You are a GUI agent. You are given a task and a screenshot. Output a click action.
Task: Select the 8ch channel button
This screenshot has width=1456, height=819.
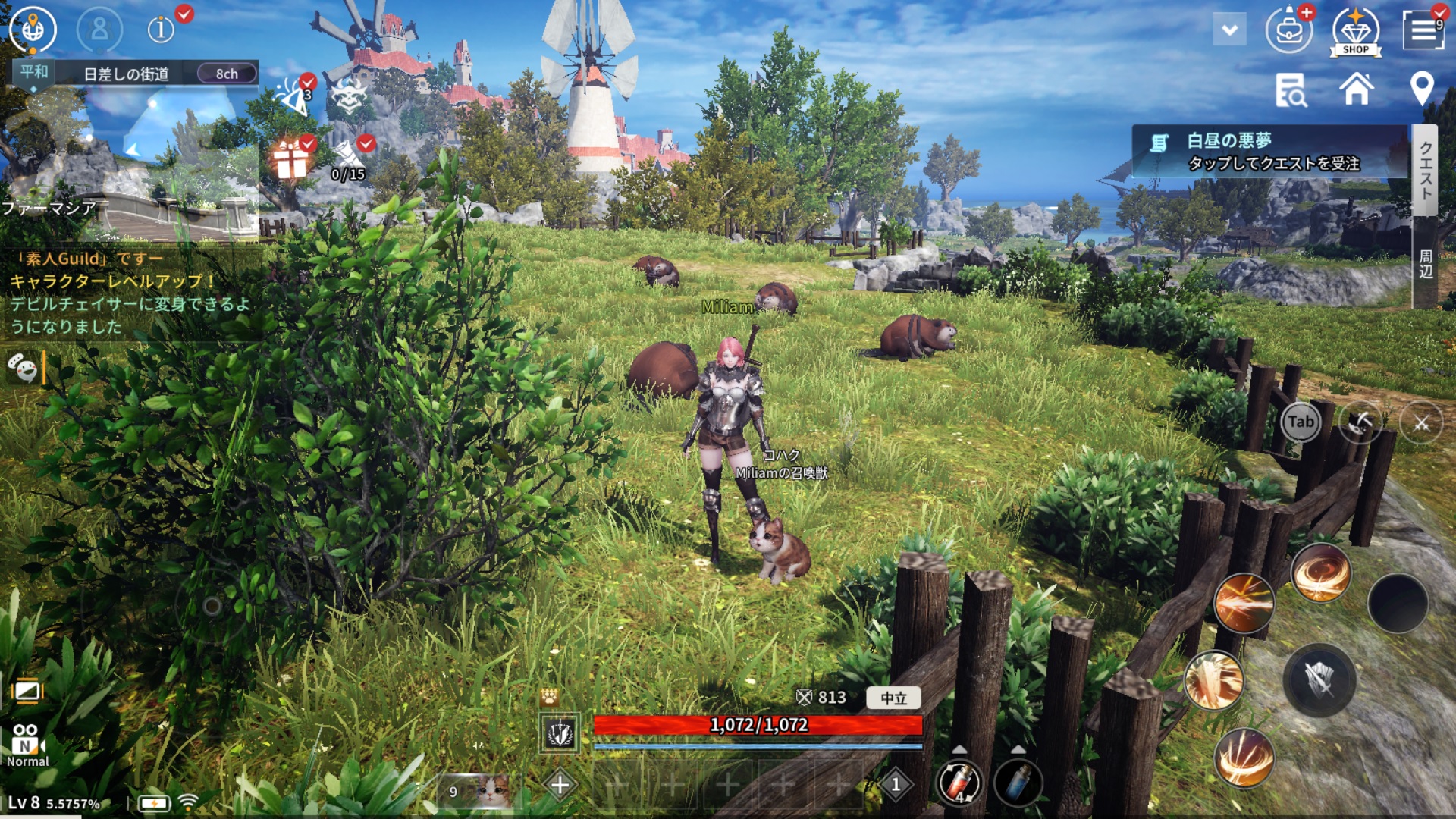coord(227,74)
